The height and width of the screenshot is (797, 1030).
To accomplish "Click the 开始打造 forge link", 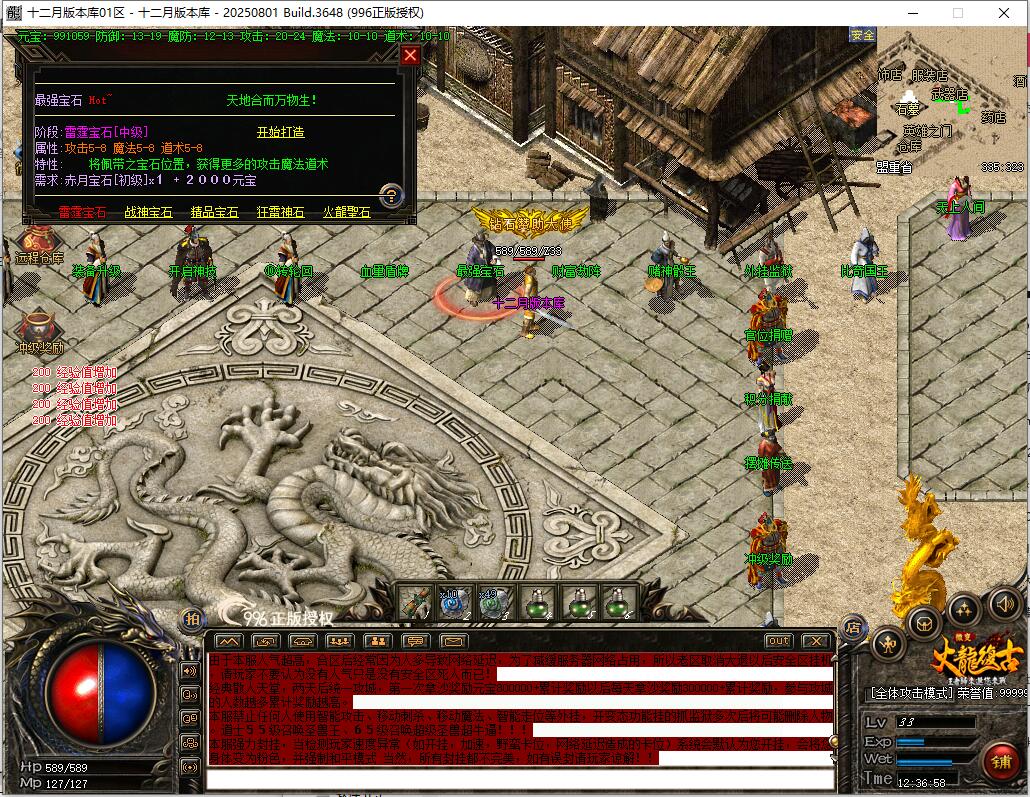I will pos(280,132).
